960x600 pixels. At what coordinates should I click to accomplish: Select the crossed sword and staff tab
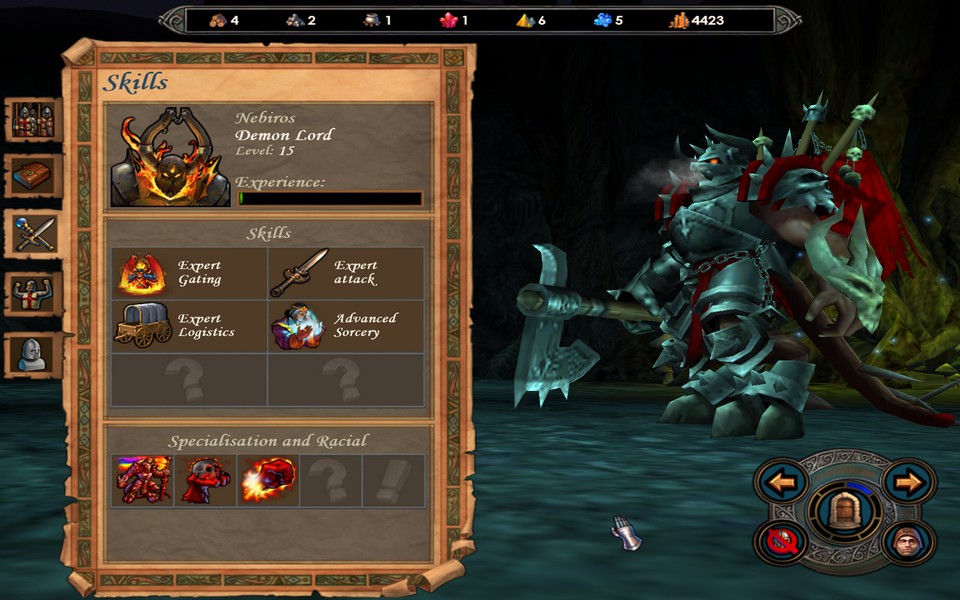(x=33, y=233)
